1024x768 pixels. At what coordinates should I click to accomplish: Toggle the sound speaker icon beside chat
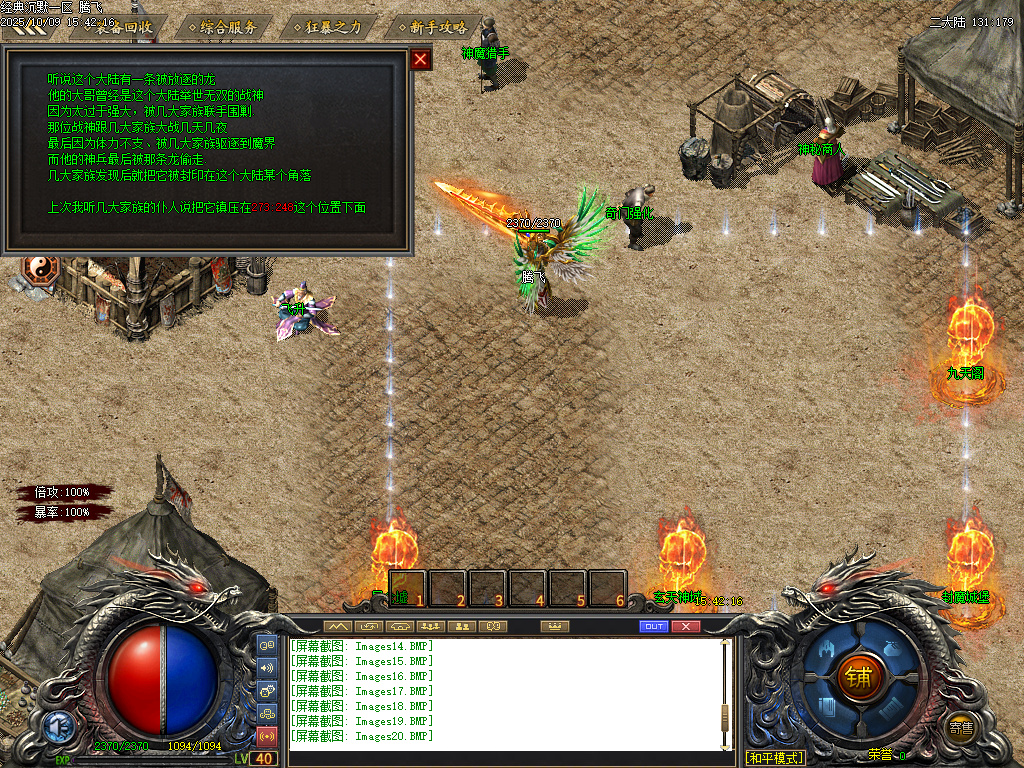(x=267, y=667)
